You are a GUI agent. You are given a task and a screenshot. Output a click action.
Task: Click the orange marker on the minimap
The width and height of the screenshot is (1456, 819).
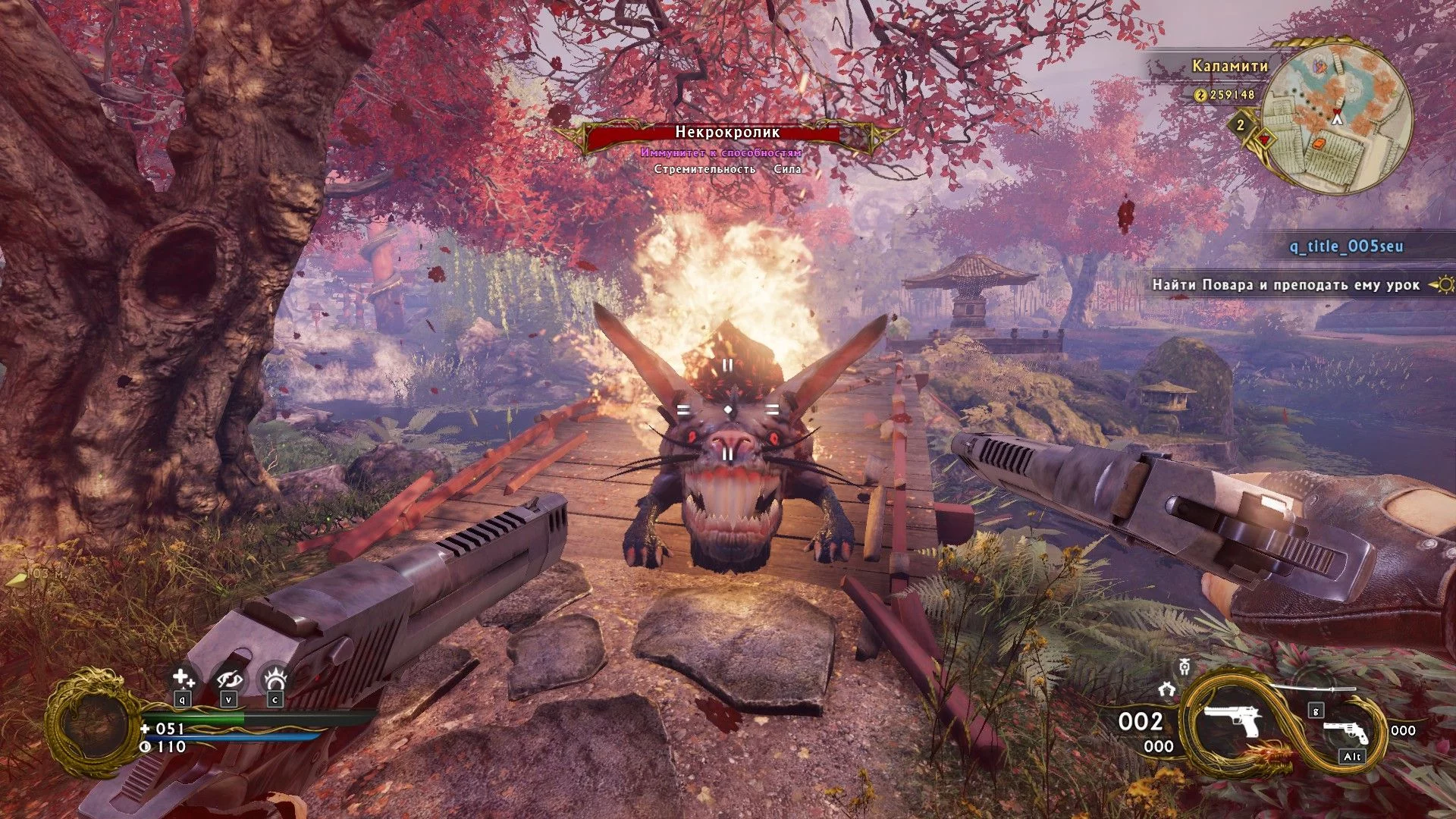(1320, 141)
